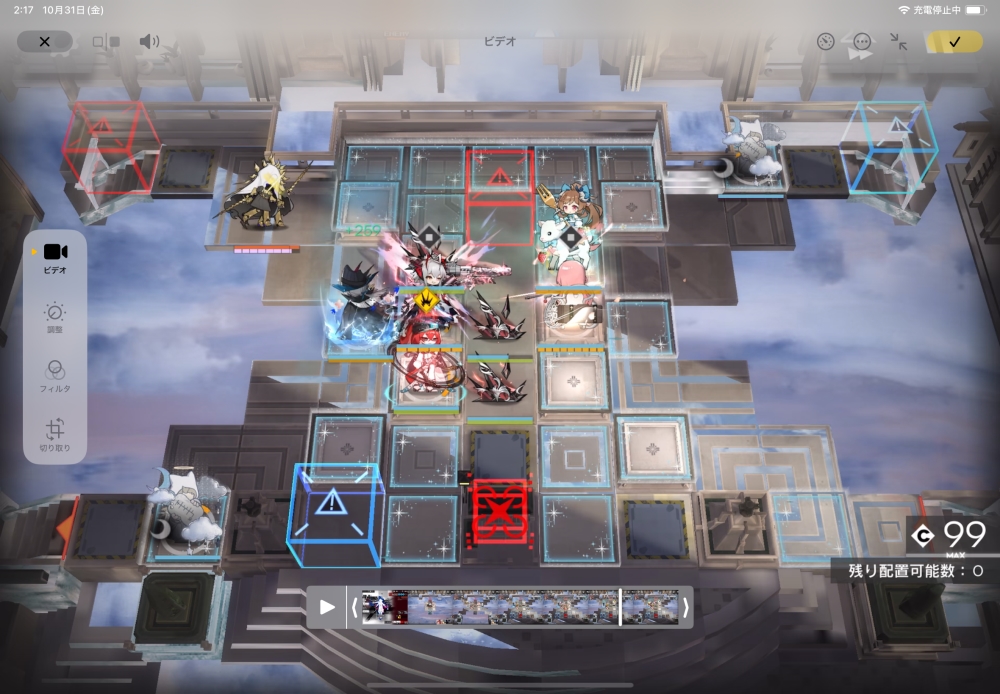Play the video in the editor
This screenshot has height=694, width=1000.
[x=327, y=607]
